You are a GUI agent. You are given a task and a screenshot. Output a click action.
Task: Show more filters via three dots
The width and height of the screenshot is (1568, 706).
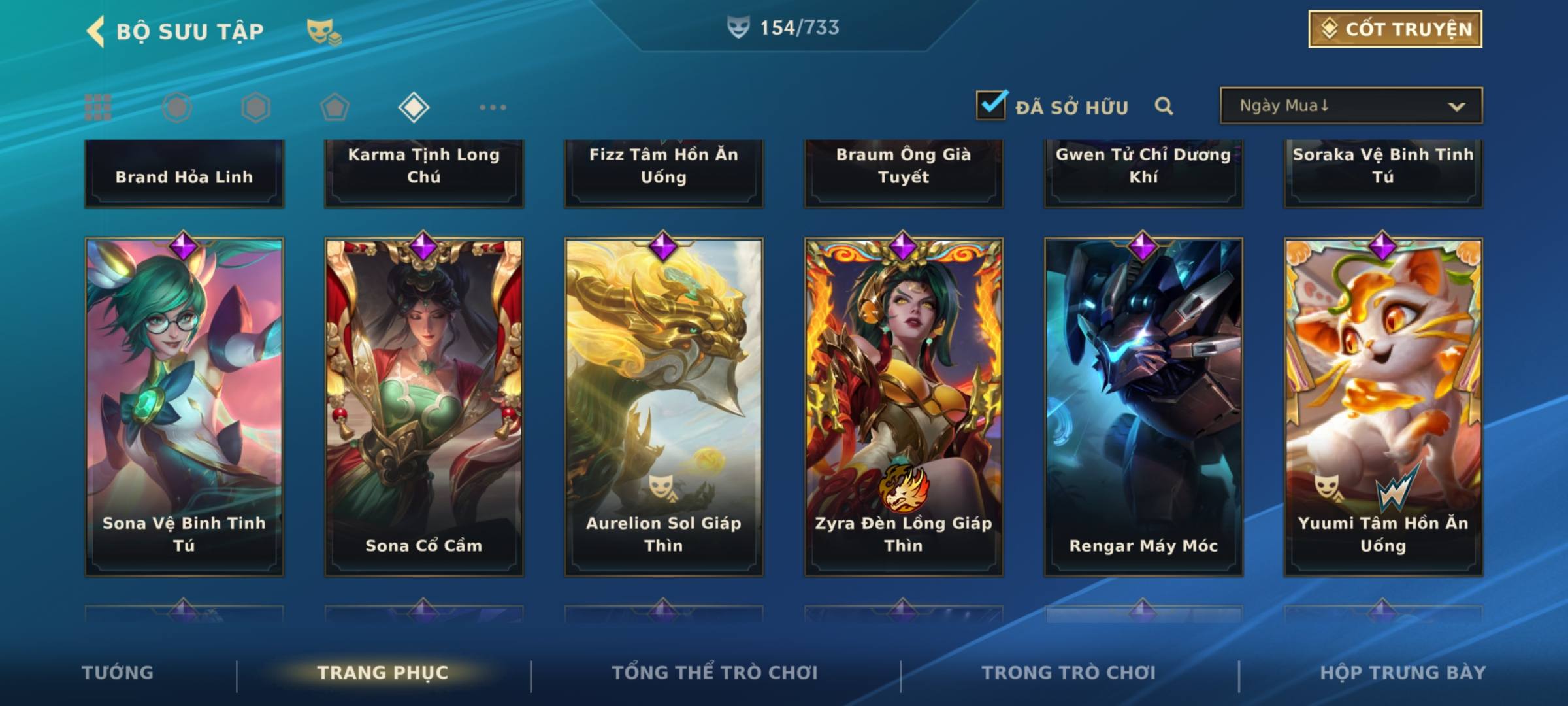click(493, 107)
